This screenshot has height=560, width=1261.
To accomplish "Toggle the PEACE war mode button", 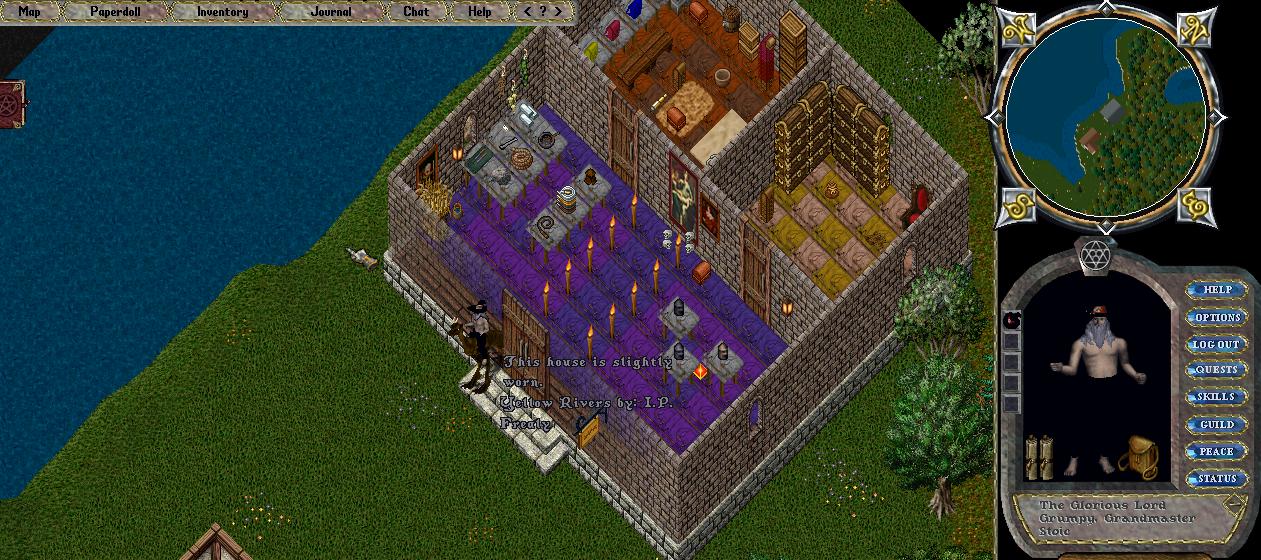I will coord(1216,452).
